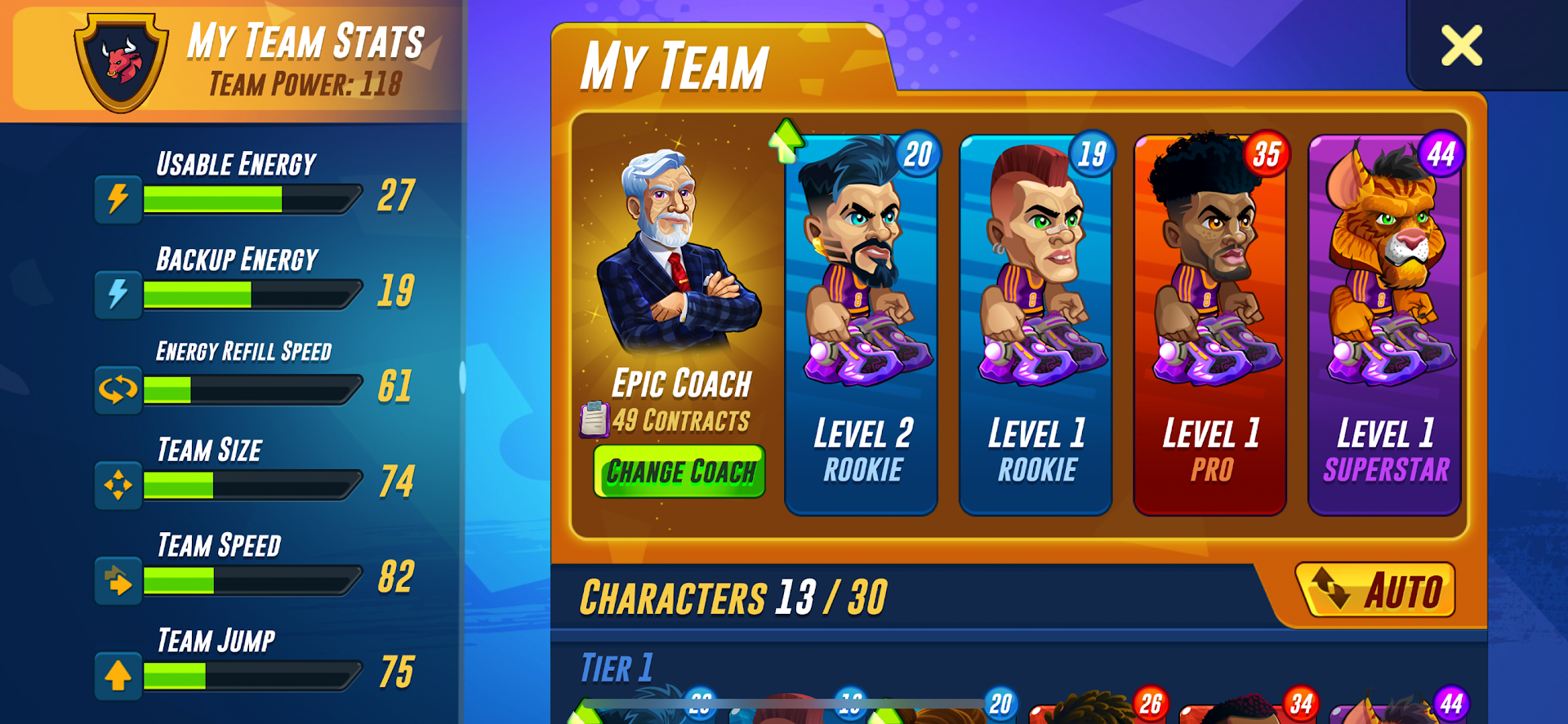Select the Level 1 Superstar tiger character
The image size is (1568, 724).
[x=1383, y=318]
